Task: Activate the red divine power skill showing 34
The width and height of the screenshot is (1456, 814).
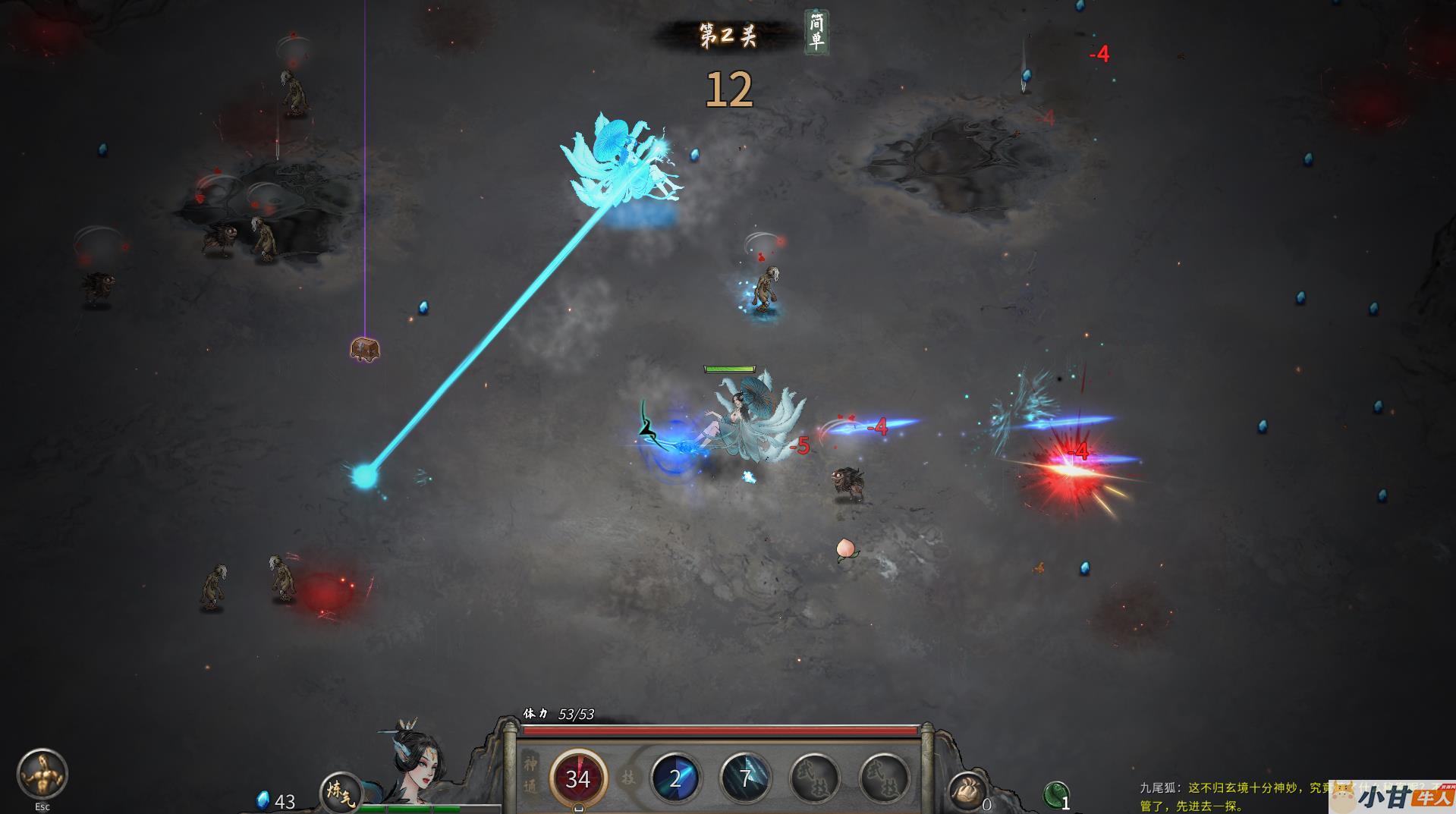Action: [x=578, y=778]
